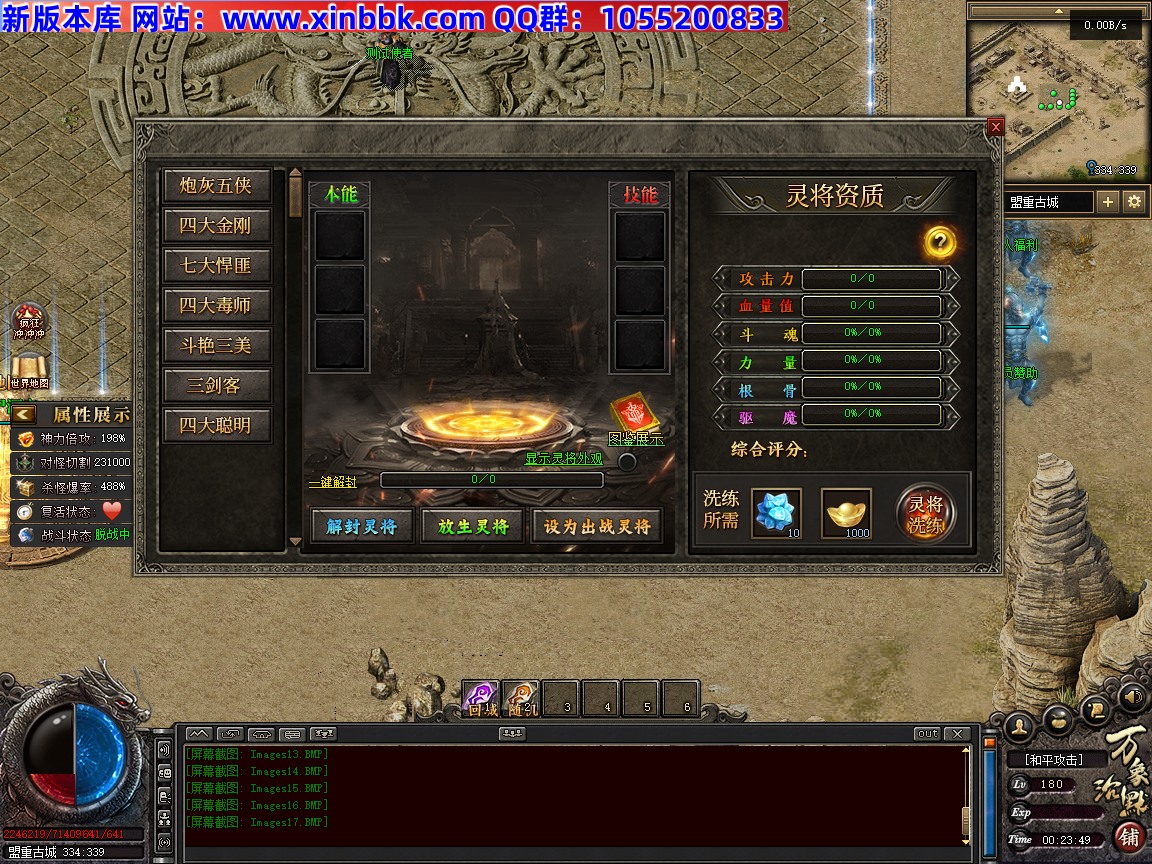Open the 图鉴展示 red book
The height and width of the screenshot is (864, 1152).
(x=634, y=414)
